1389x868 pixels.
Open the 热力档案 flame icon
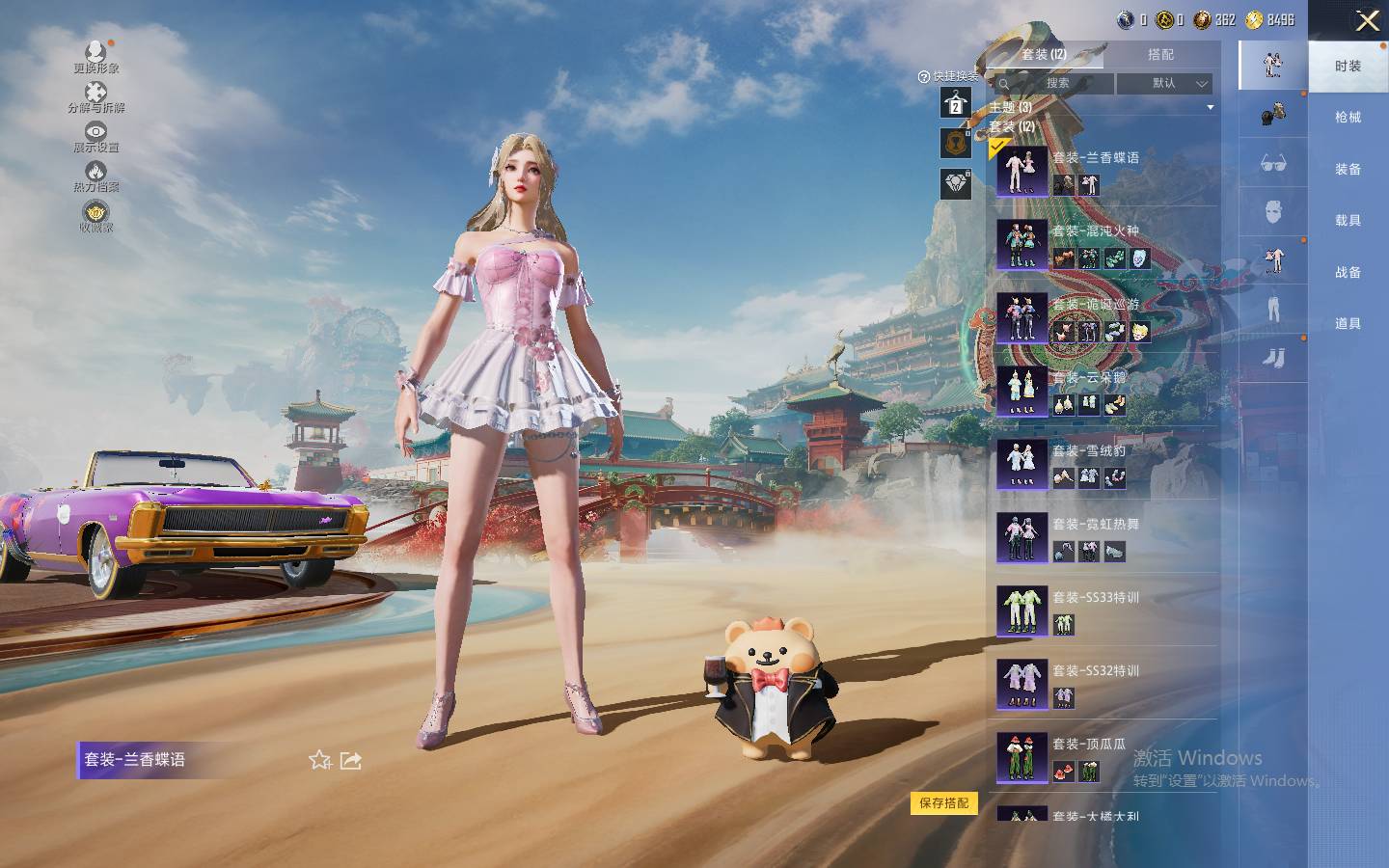pos(95,176)
